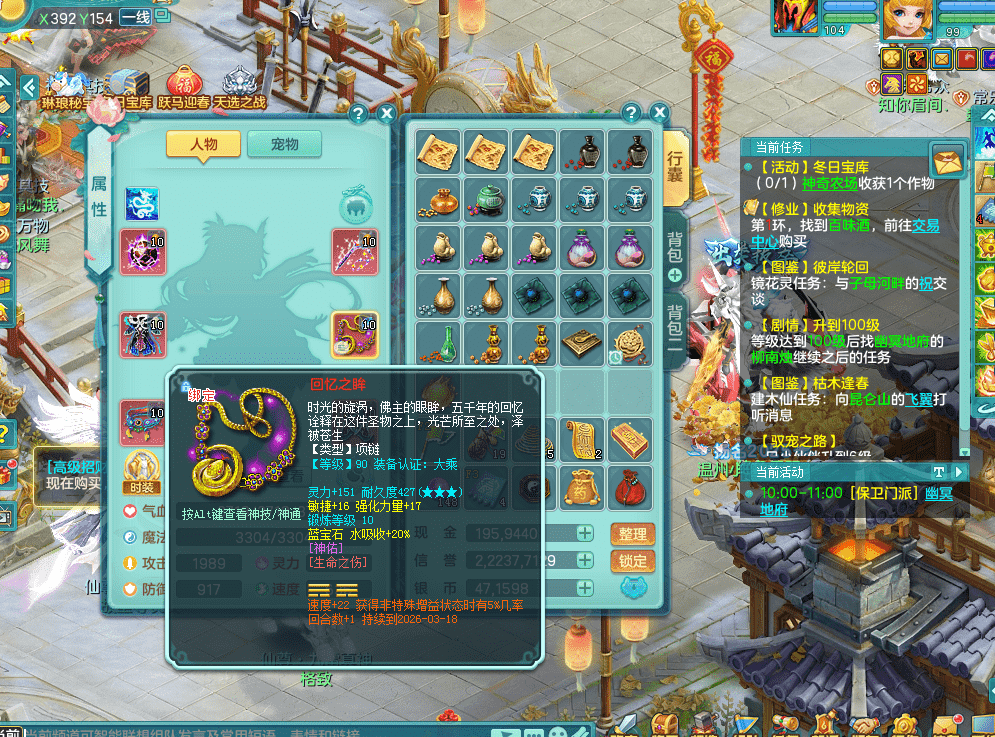Click the 整理 sort inventory button
Viewport: 995px width, 737px height.
(x=632, y=534)
